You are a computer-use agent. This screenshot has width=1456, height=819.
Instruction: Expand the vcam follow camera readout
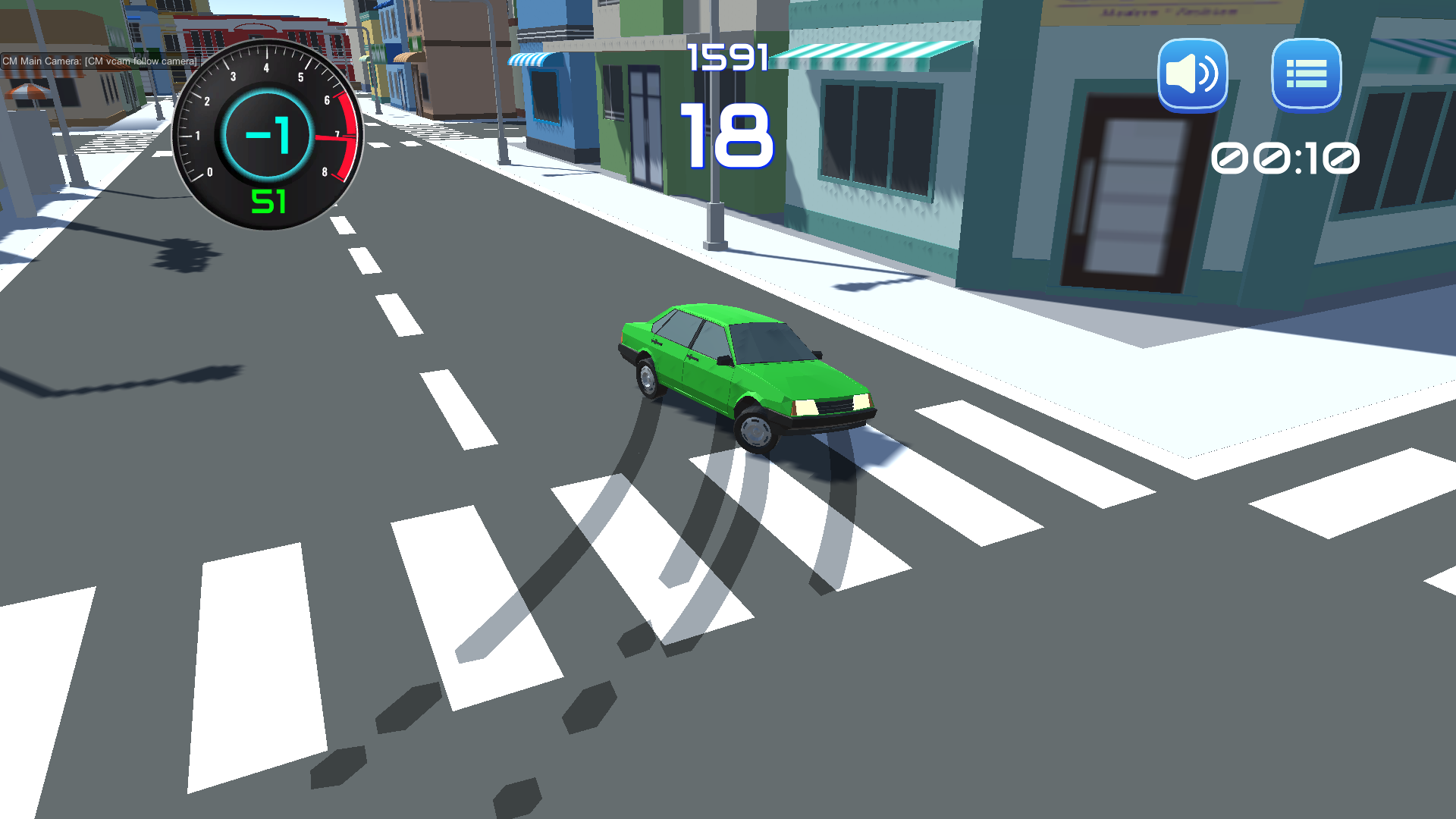coord(141,59)
